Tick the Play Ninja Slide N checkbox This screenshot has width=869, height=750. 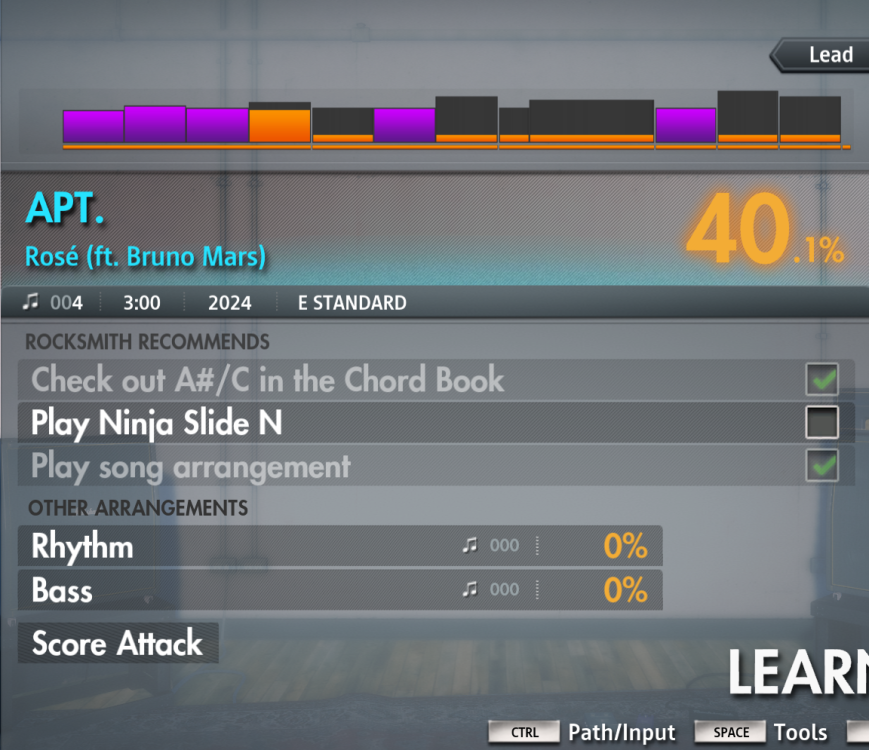[822, 424]
